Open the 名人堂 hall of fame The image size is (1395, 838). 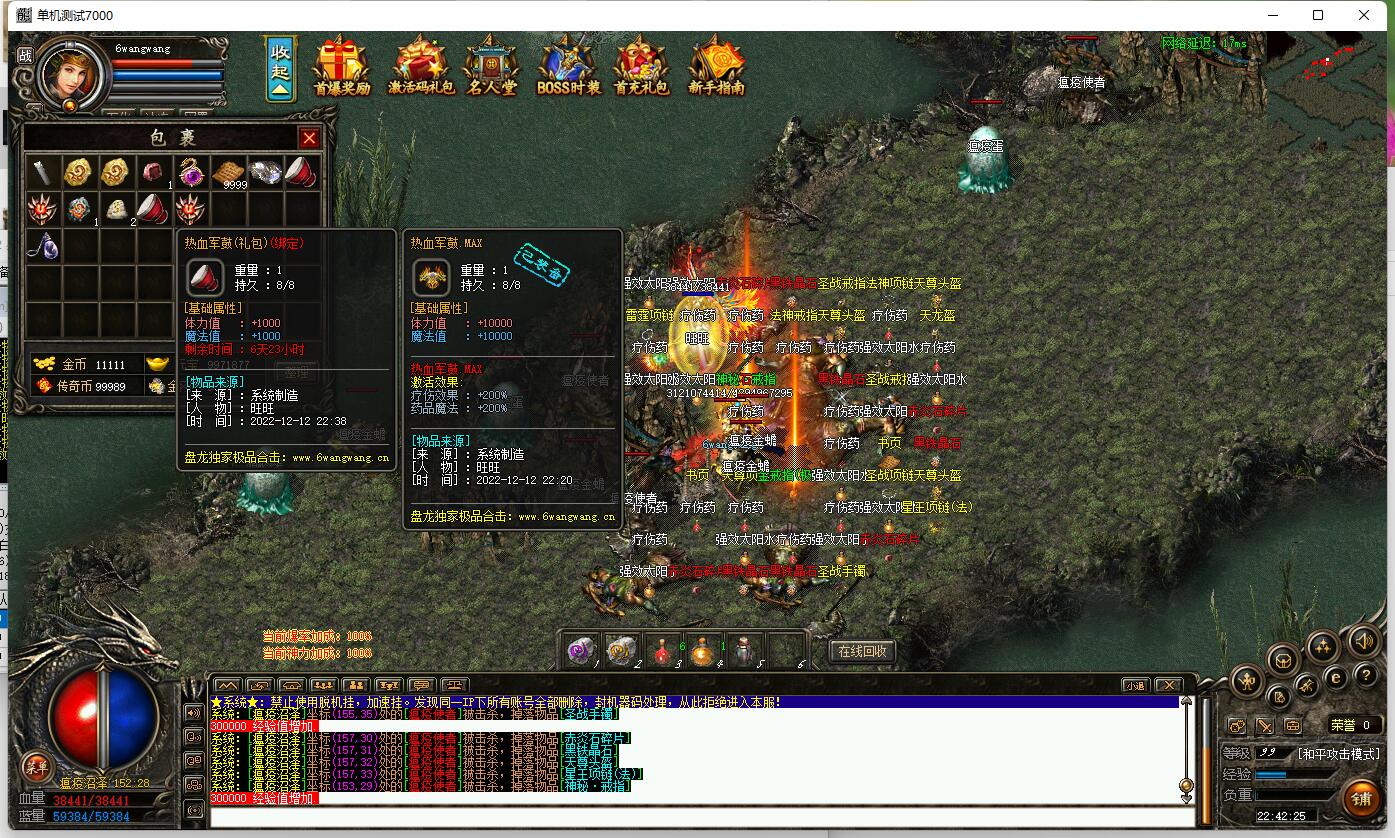(491, 67)
